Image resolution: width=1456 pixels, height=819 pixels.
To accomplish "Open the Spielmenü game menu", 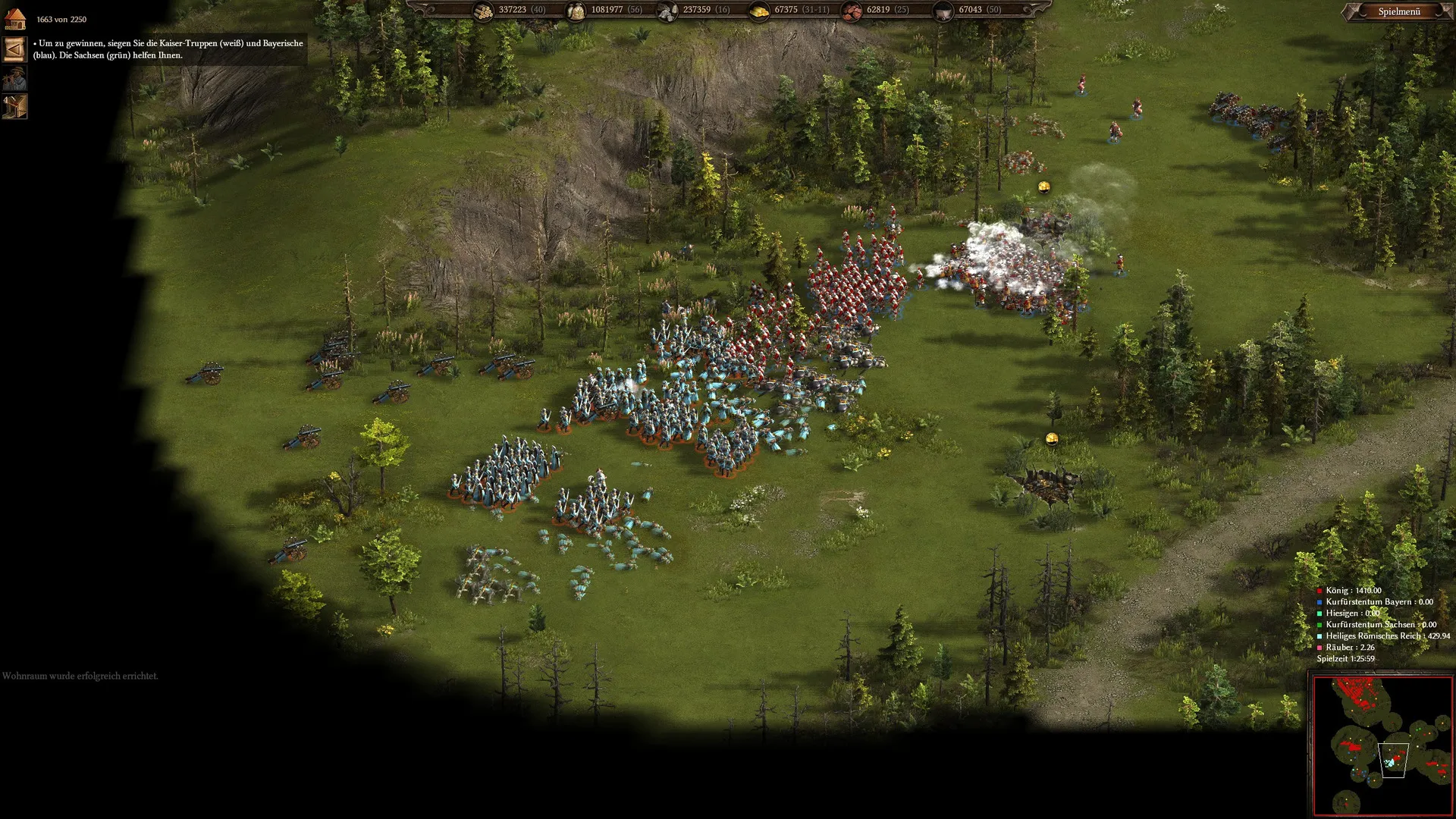I will tap(1398, 11).
